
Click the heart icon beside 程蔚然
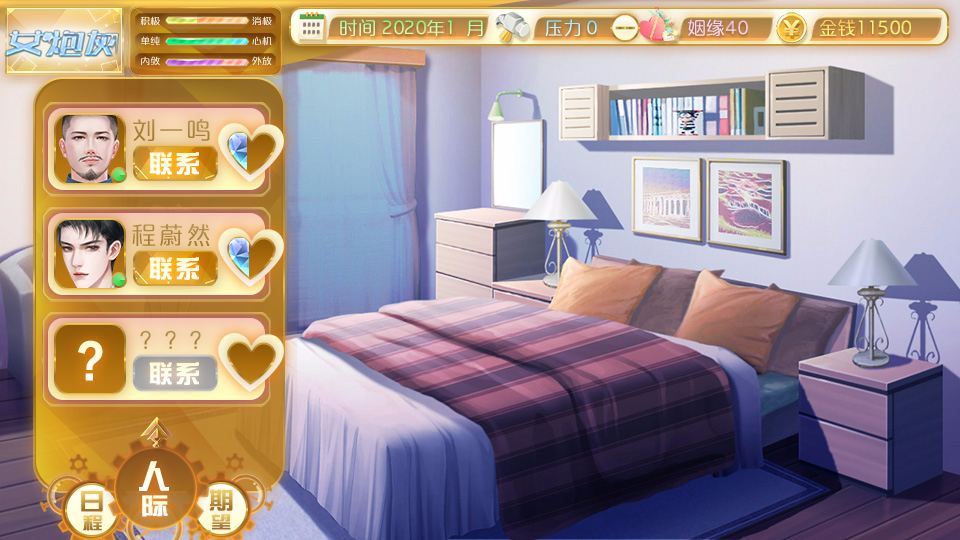(x=251, y=256)
